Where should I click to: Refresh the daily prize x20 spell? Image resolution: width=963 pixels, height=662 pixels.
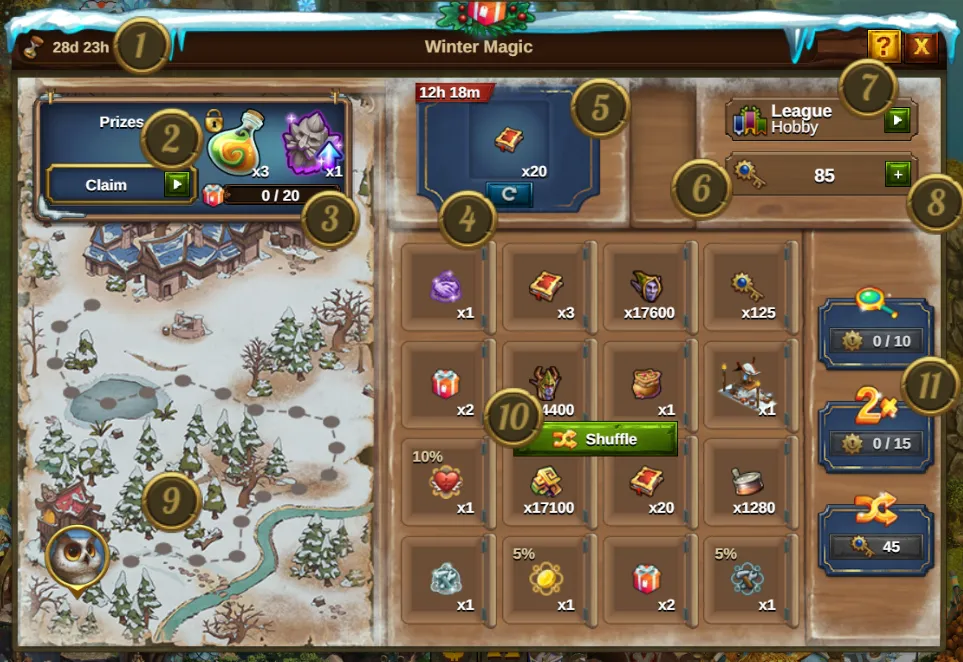[509, 194]
